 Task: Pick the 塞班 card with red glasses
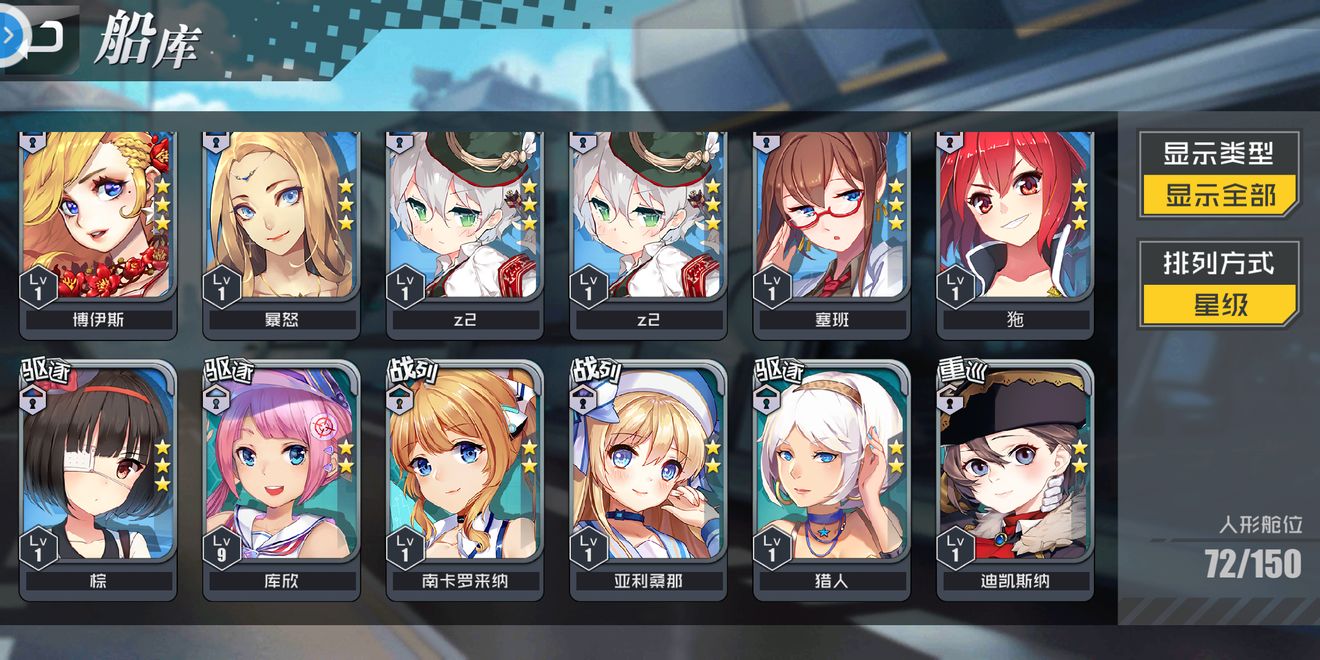click(x=831, y=230)
